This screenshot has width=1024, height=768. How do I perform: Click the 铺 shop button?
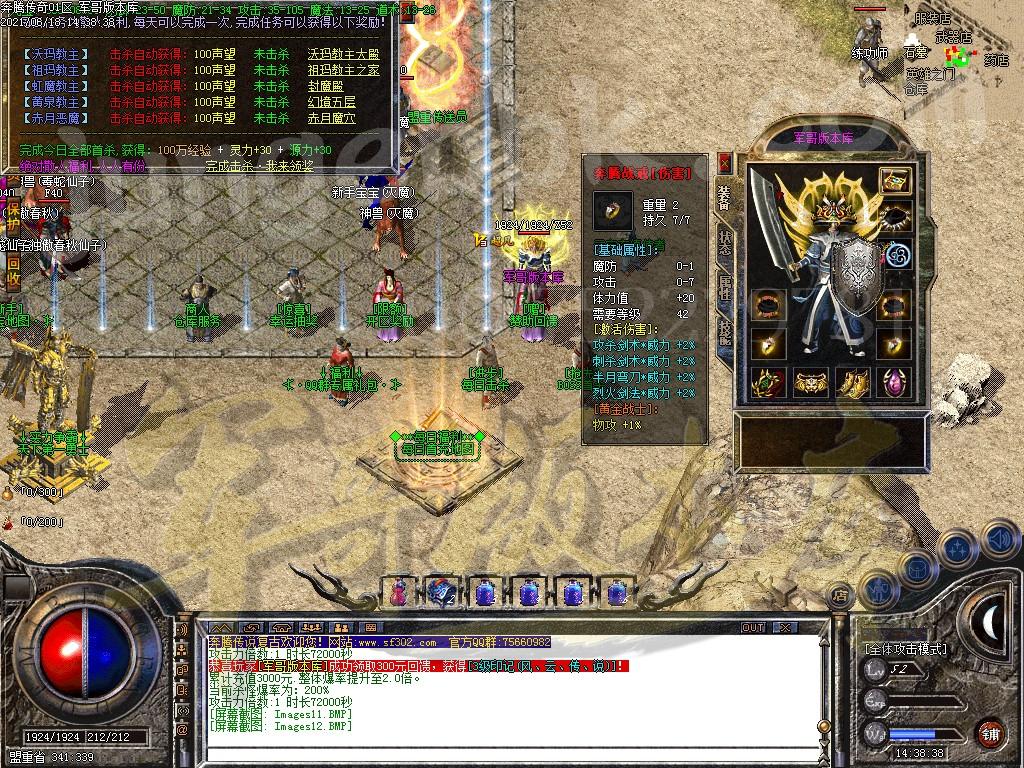coord(990,733)
